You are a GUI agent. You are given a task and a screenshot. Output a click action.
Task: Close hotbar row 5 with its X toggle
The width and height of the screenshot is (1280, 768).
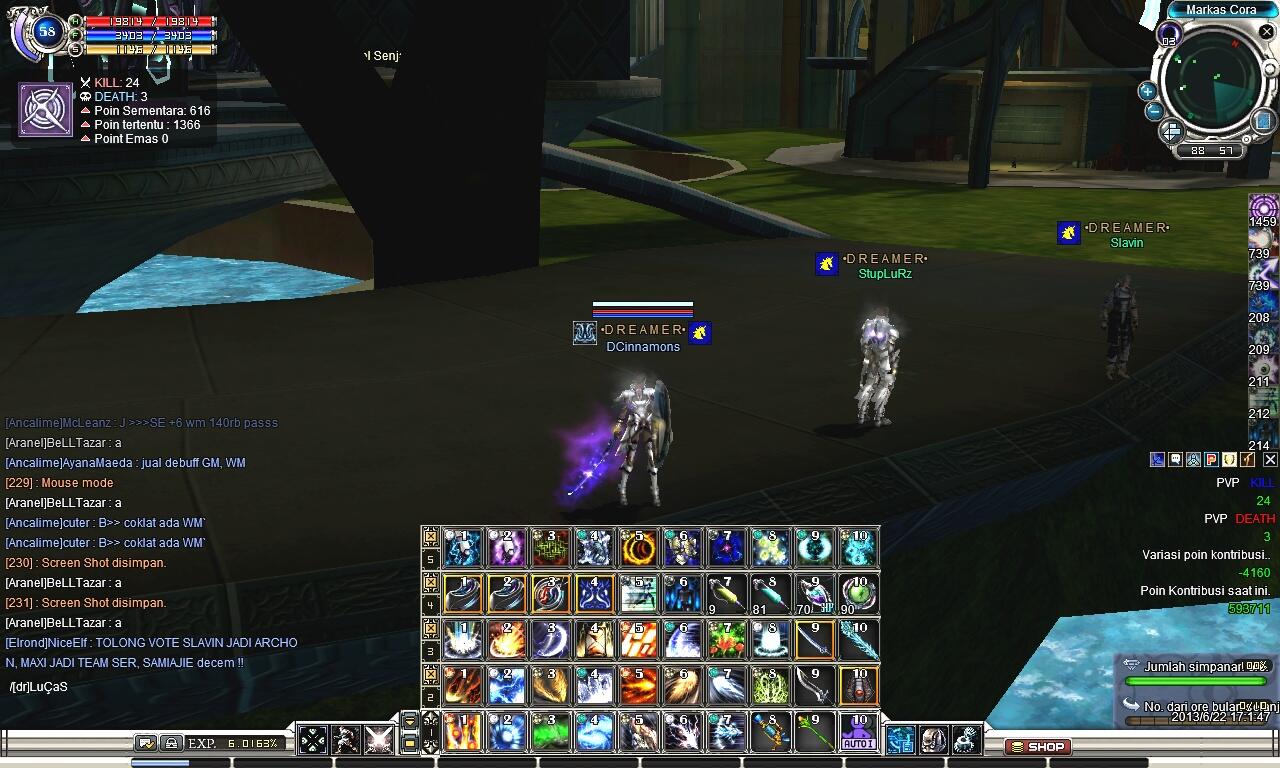coord(431,537)
